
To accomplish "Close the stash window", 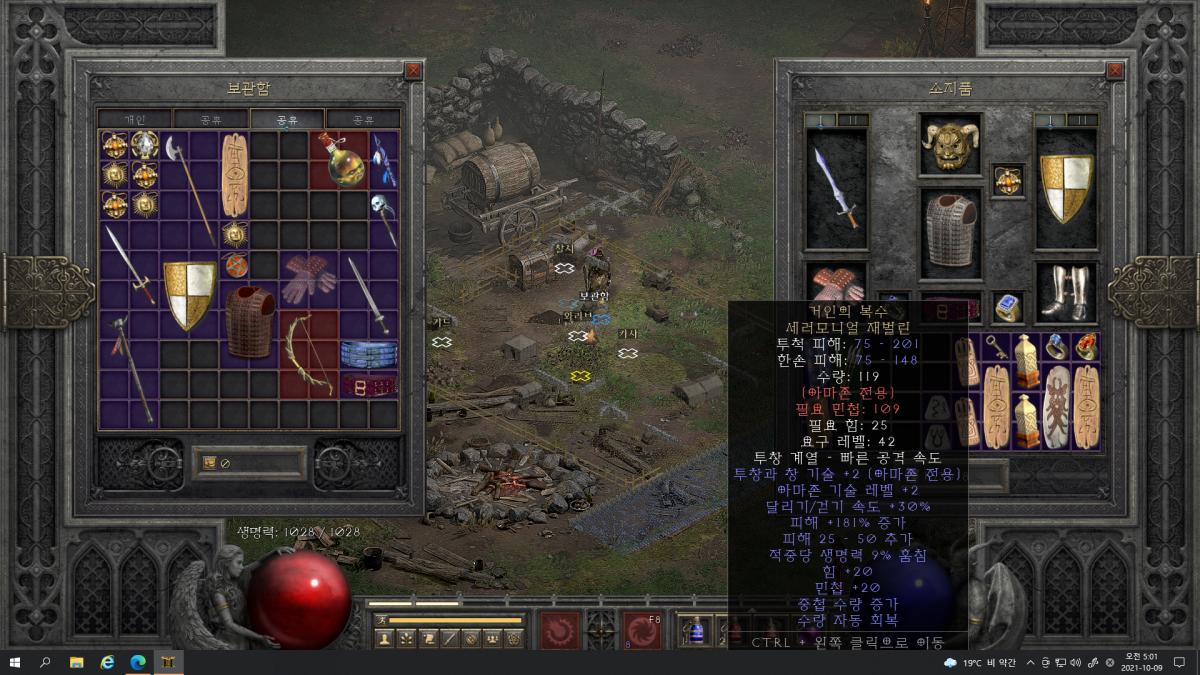I will coord(413,71).
